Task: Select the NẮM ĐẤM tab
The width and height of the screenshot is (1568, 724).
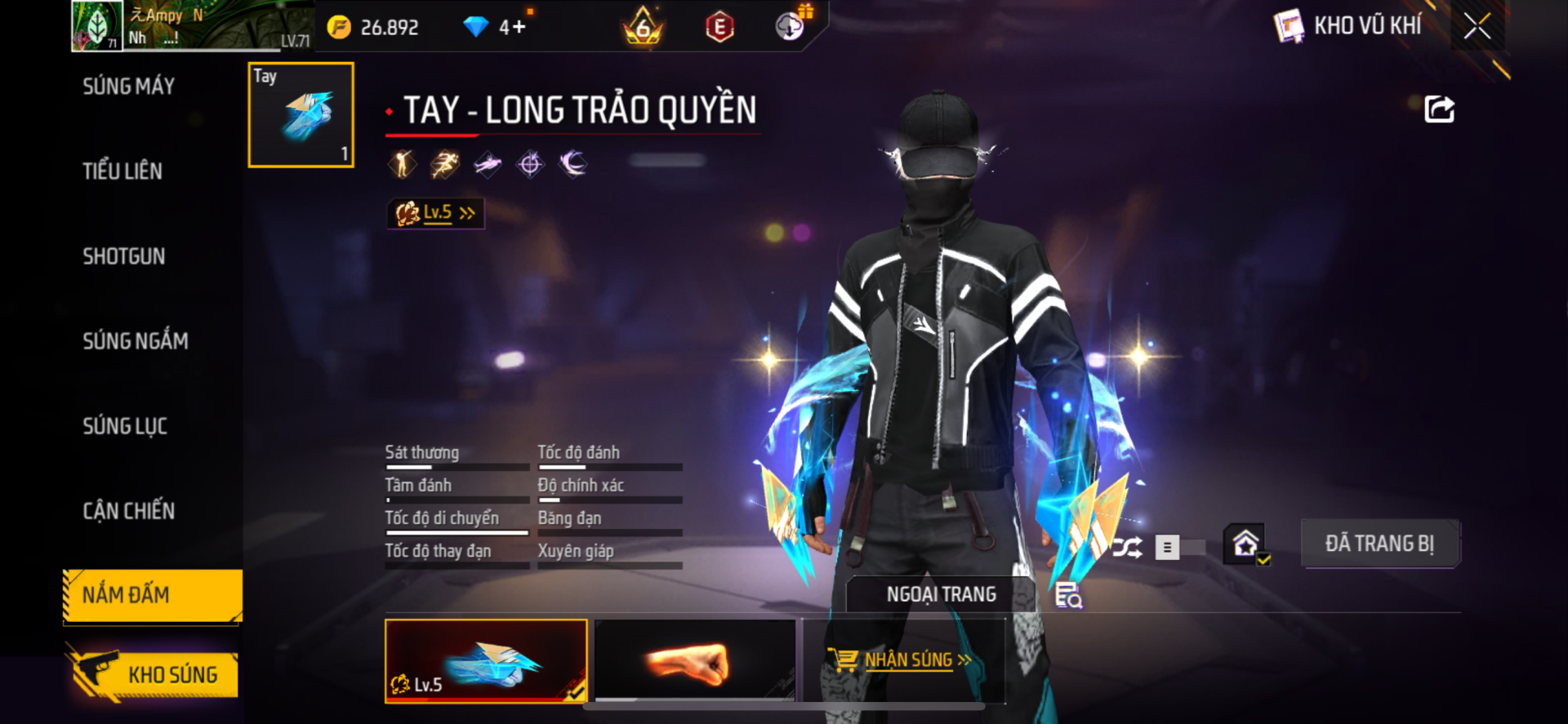Action: [x=152, y=596]
